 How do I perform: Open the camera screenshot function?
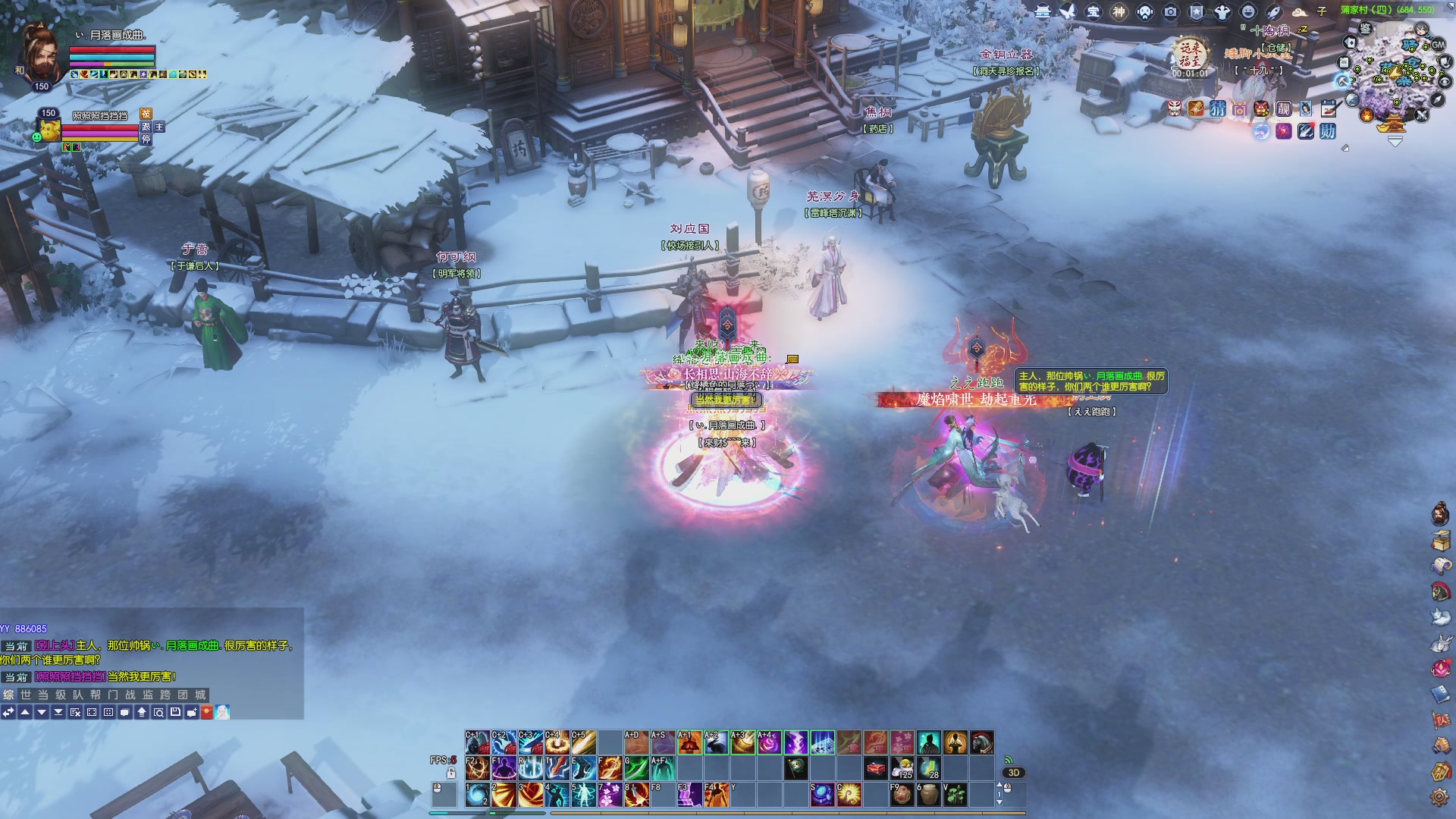point(1171,11)
